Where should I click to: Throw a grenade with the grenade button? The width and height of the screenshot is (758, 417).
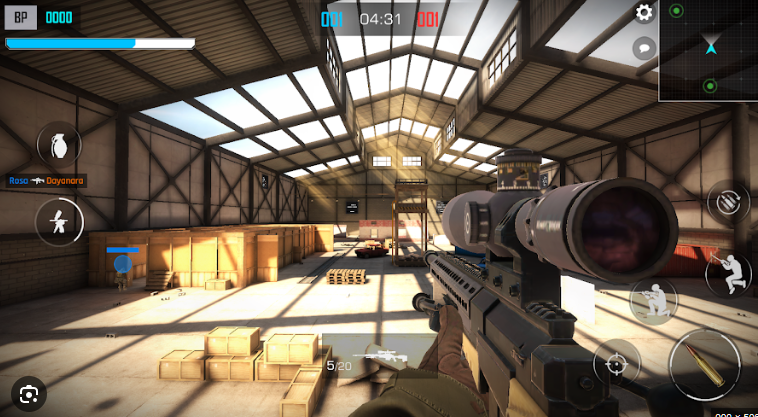[59, 144]
